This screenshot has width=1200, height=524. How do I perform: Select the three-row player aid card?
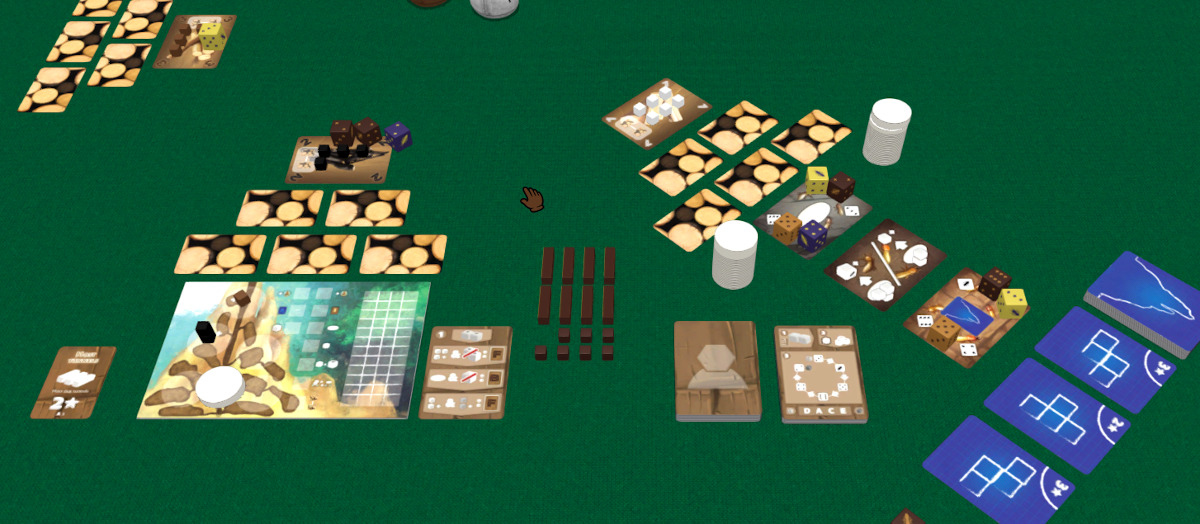[x=466, y=372]
